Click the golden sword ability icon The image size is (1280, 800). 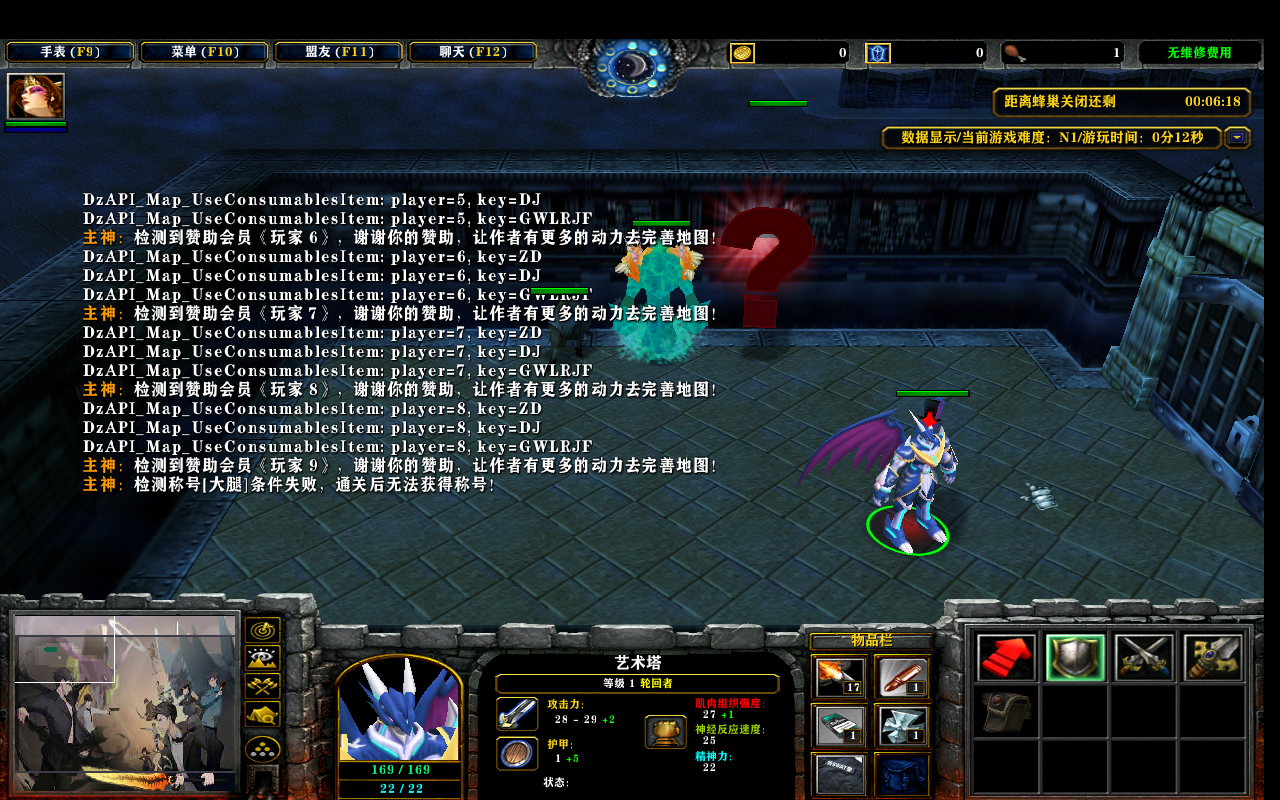click(x=1212, y=659)
